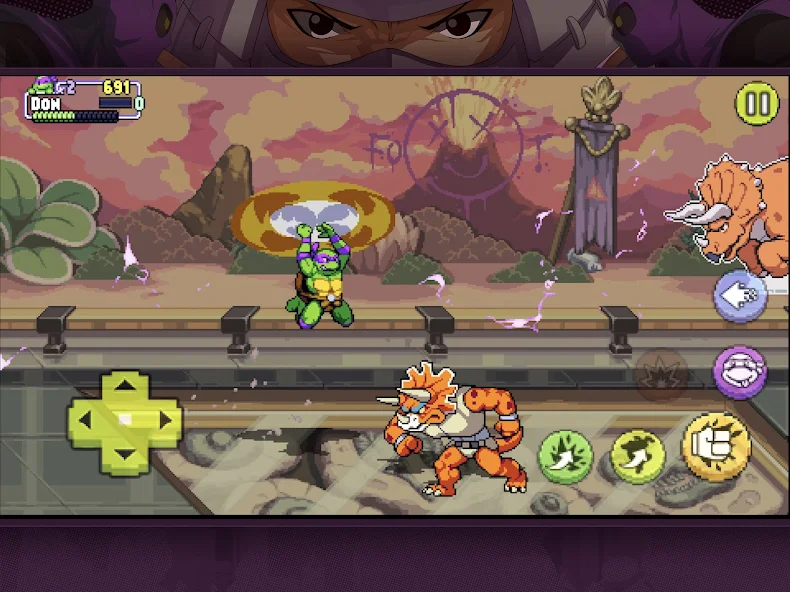Move left with the D-pad left arrow
Image resolution: width=790 pixels, height=592 pixels.
pos(86,421)
